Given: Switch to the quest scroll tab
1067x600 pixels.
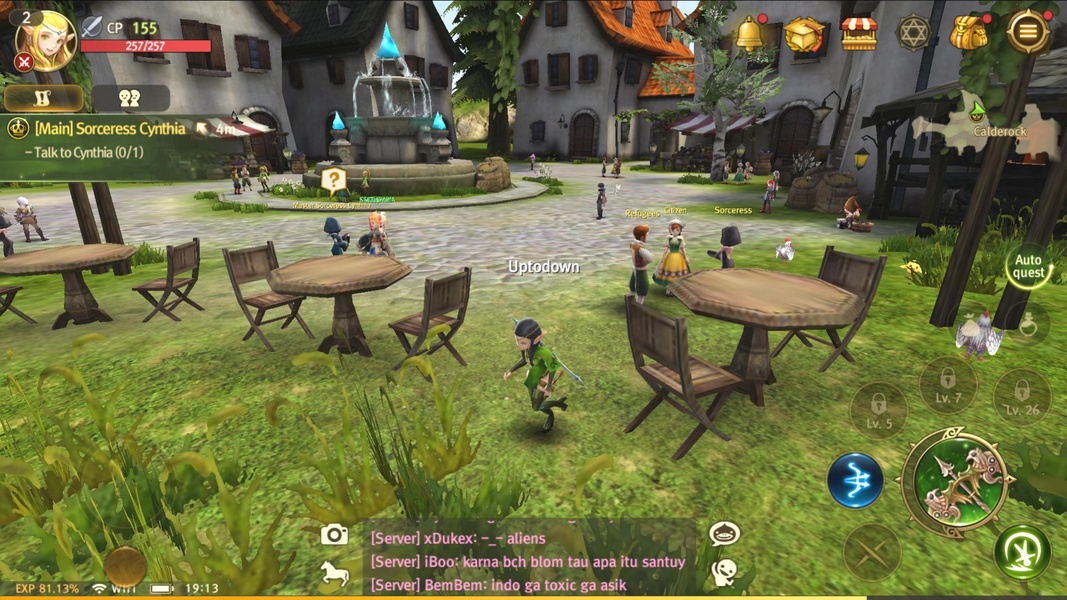Looking at the screenshot, I should click(43, 98).
